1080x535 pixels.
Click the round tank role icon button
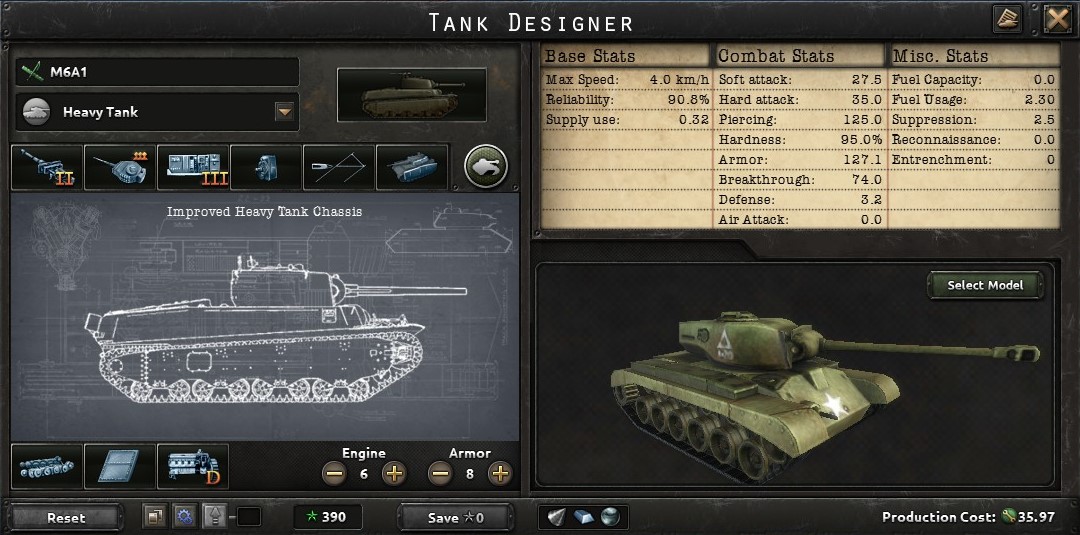tap(486, 167)
